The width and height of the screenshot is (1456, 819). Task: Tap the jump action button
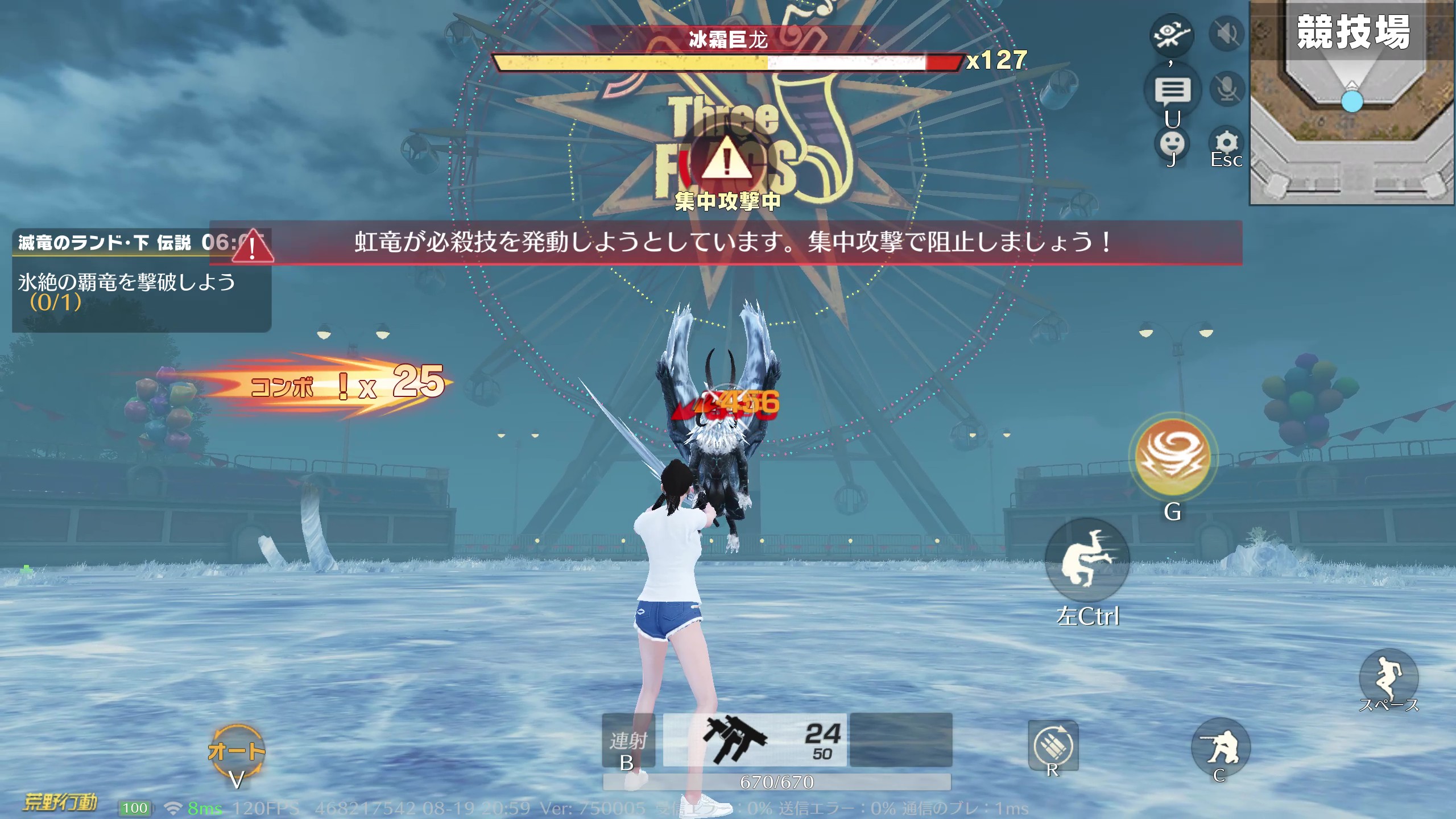1388,677
